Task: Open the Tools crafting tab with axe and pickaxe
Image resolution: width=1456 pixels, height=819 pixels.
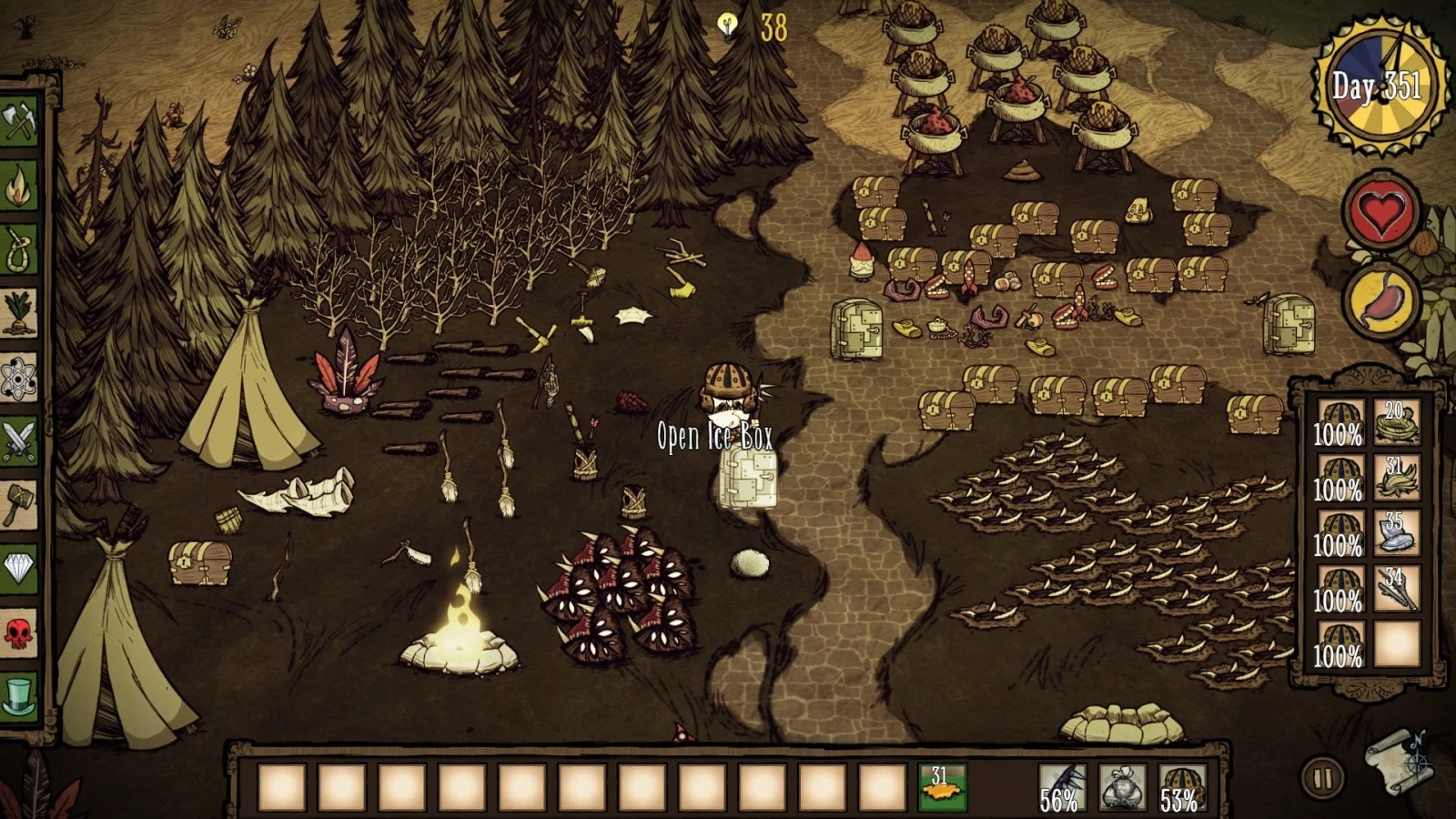Action: pyautogui.click(x=18, y=122)
